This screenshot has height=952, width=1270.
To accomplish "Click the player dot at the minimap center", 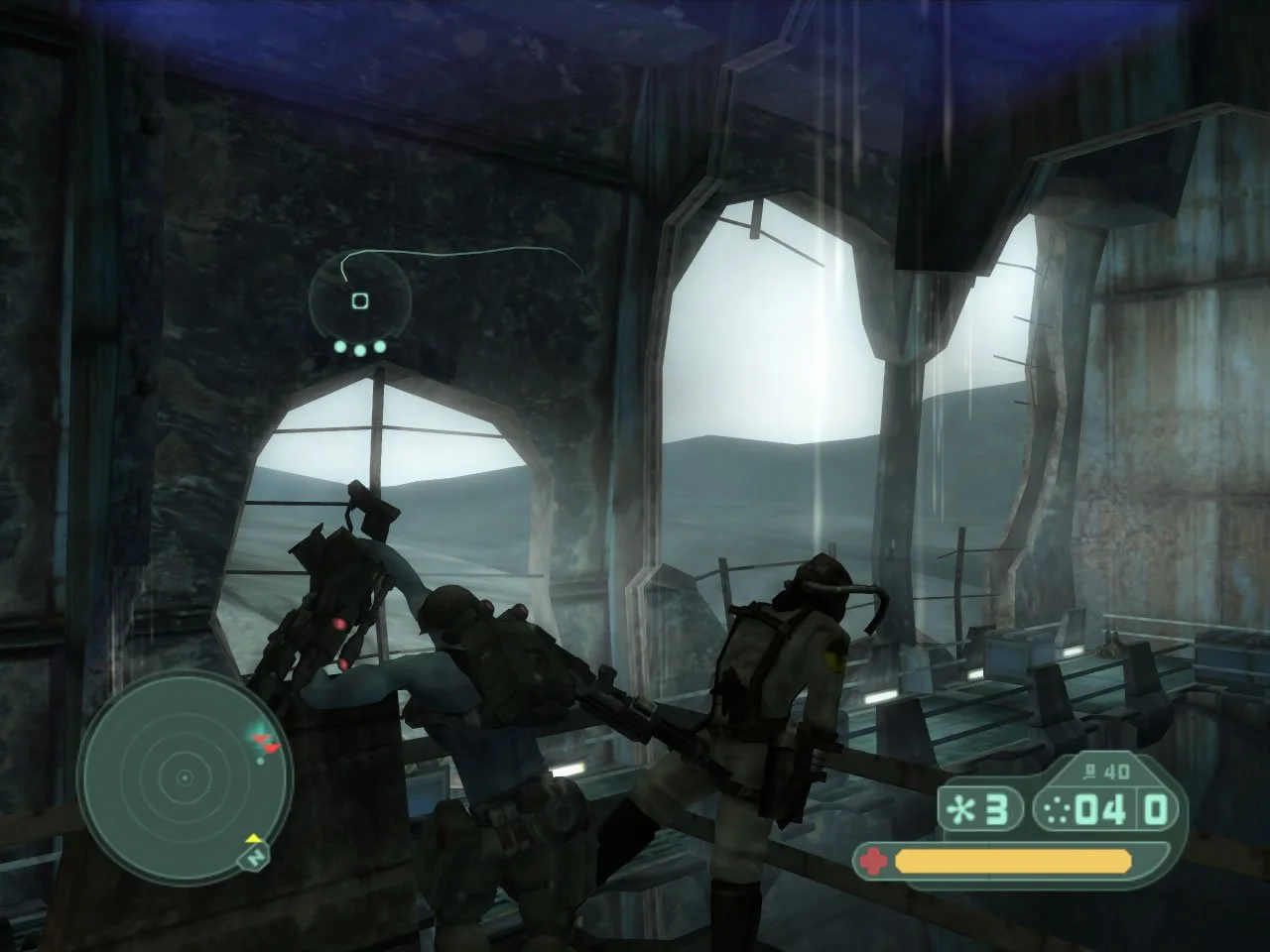I will point(185,777).
